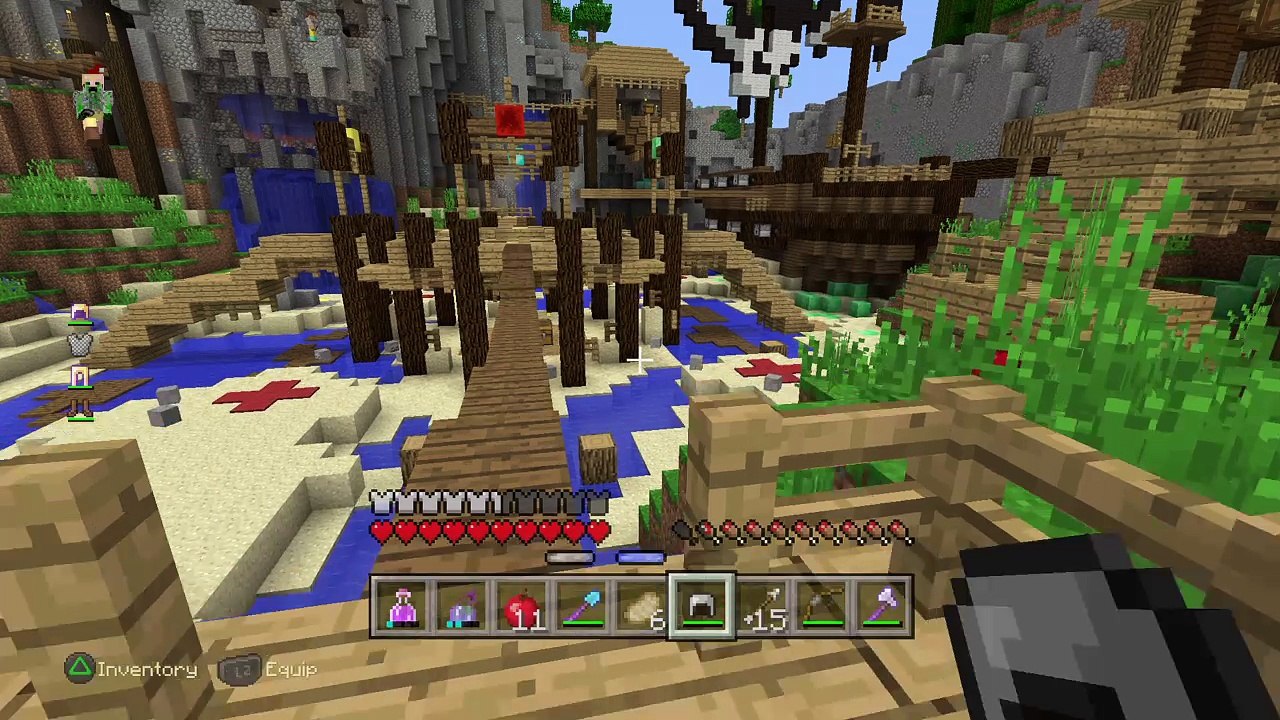Viewport: 1280px width, 720px height.
Task: Switch to the enchanted diamond shovel
Action: pos(582,607)
